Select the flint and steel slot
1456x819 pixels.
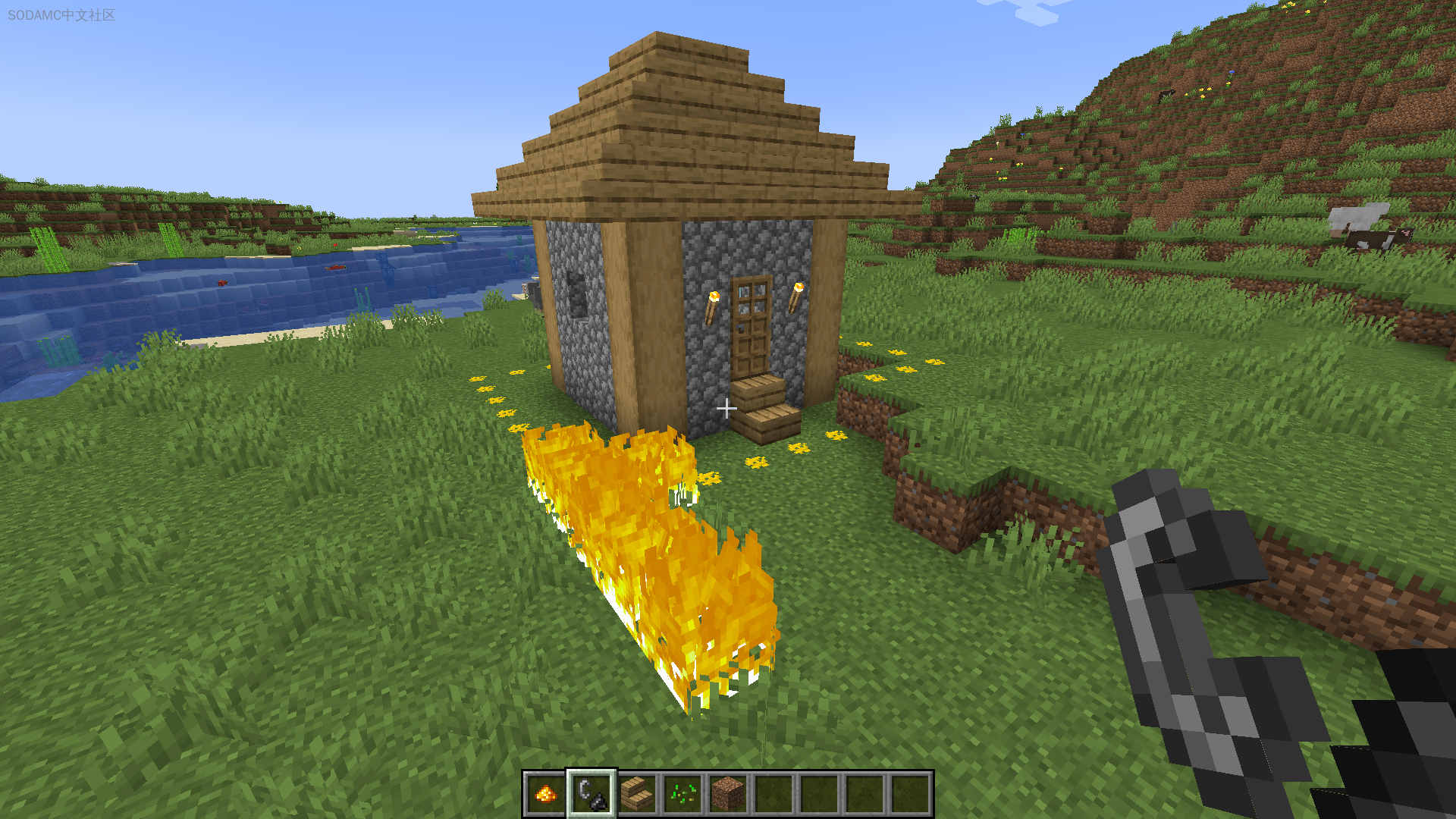click(591, 793)
